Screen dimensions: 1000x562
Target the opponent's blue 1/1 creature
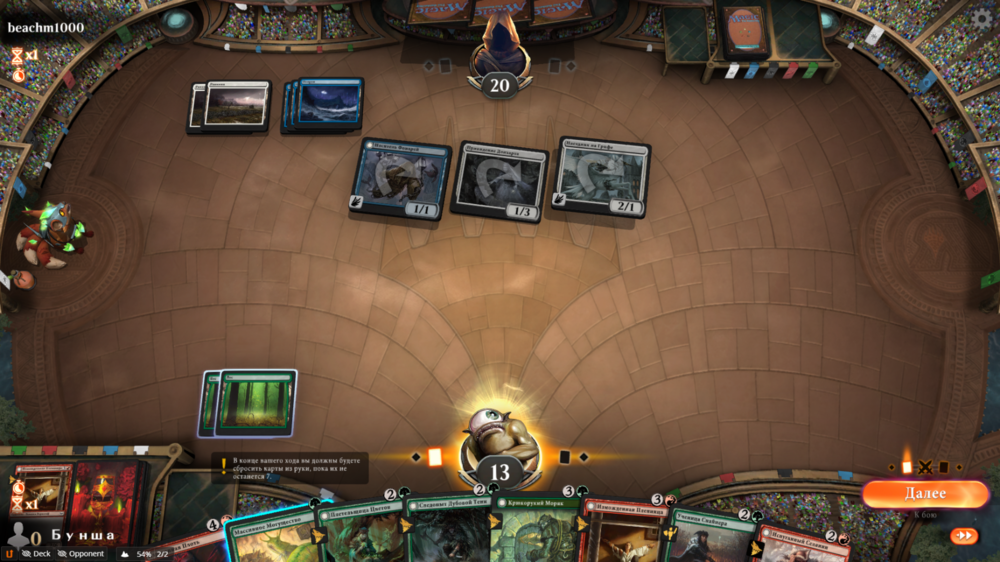[x=400, y=179]
